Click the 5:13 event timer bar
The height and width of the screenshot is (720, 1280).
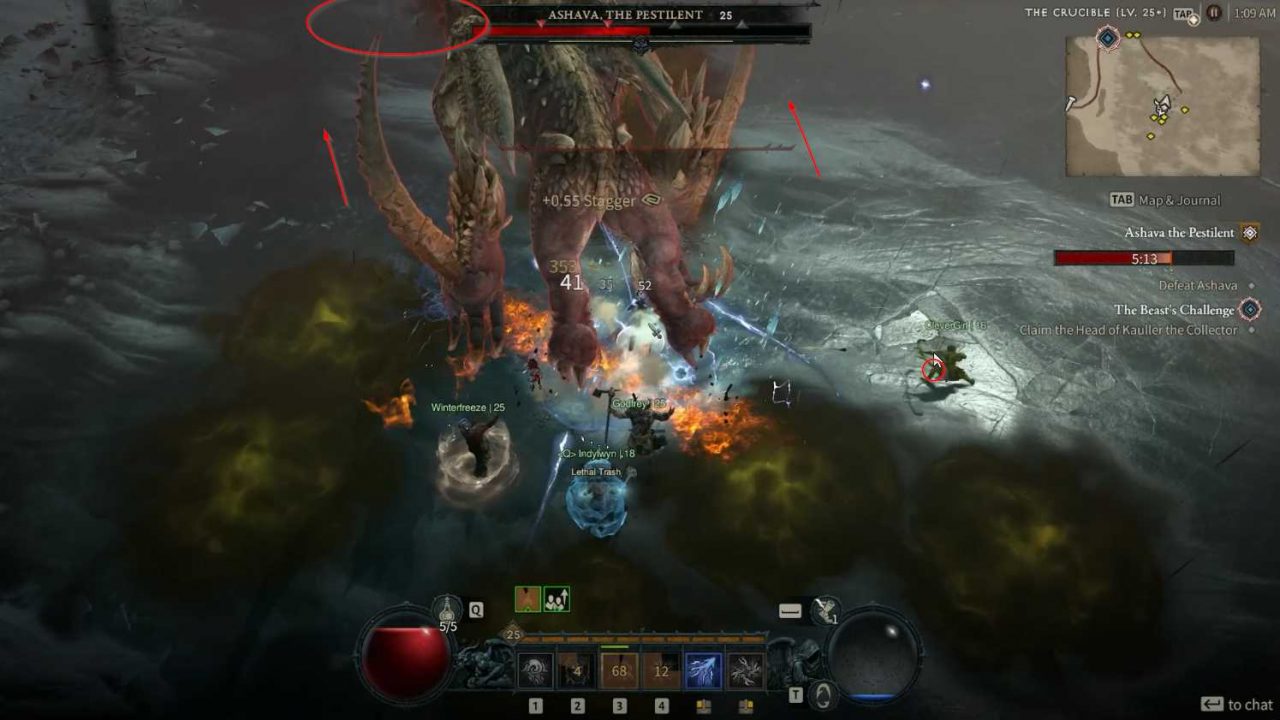(x=1142, y=259)
